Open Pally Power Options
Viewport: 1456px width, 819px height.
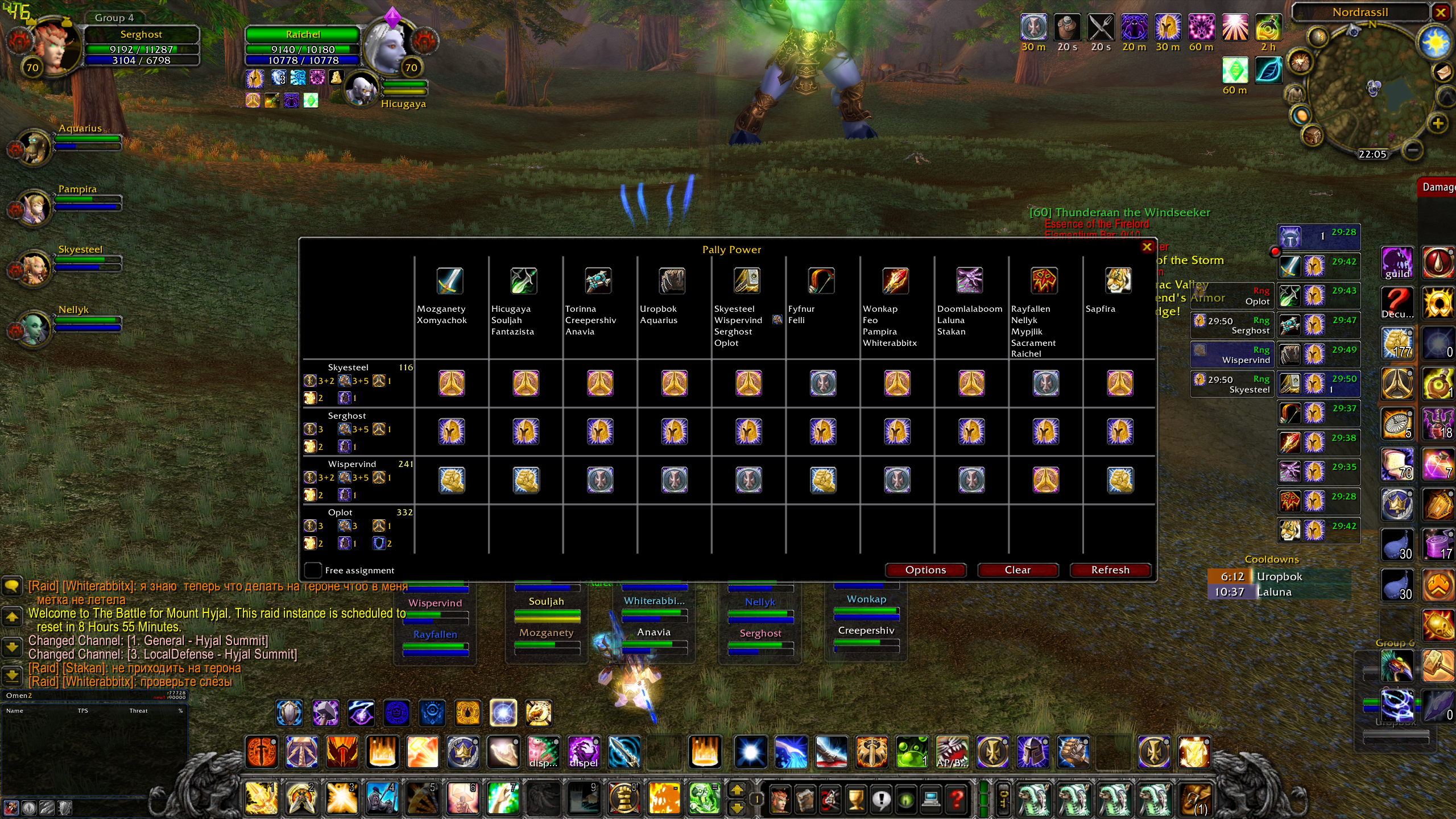point(925,570)
